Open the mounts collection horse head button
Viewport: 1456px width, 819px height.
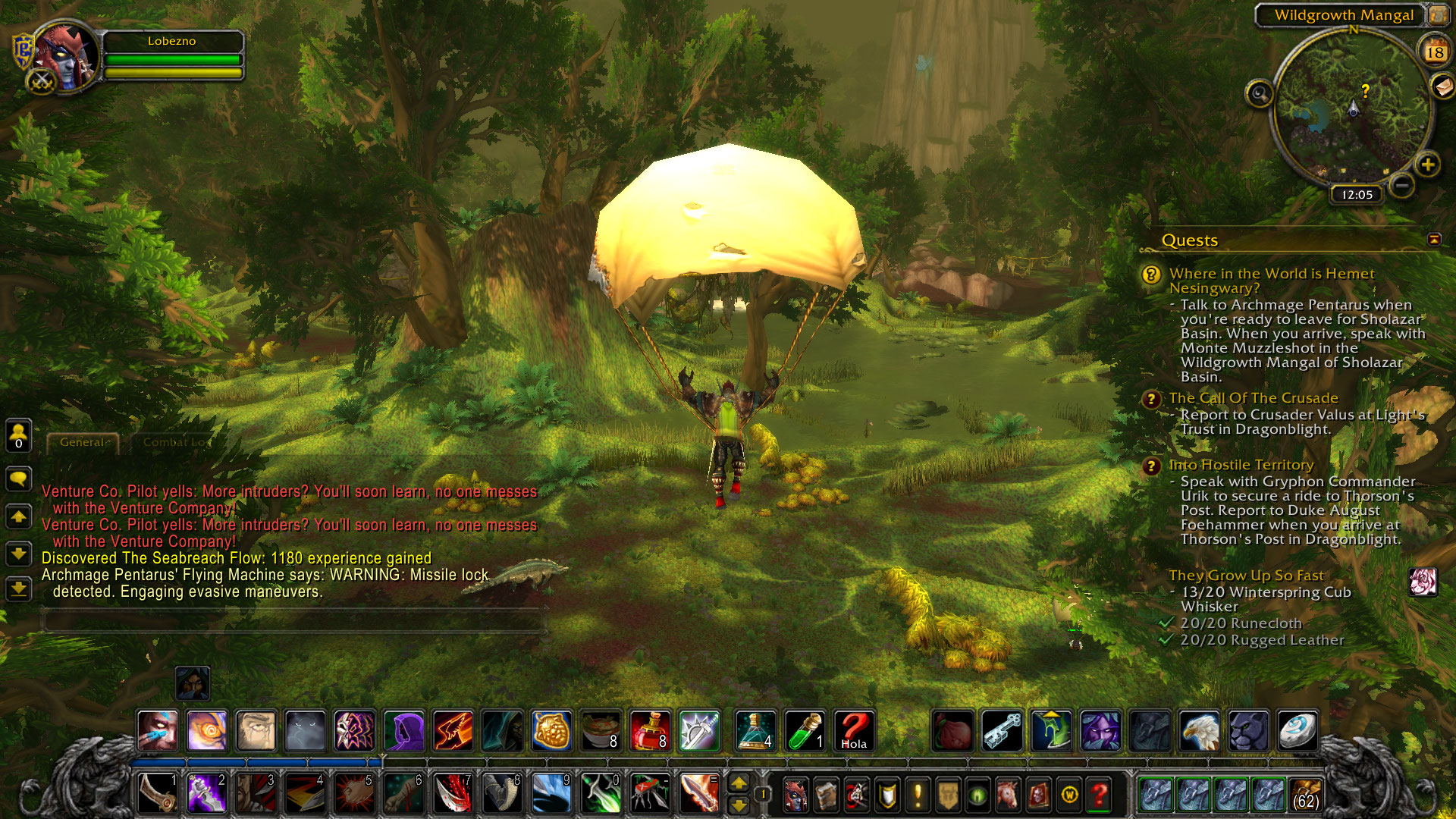(x=1008, y=795)
